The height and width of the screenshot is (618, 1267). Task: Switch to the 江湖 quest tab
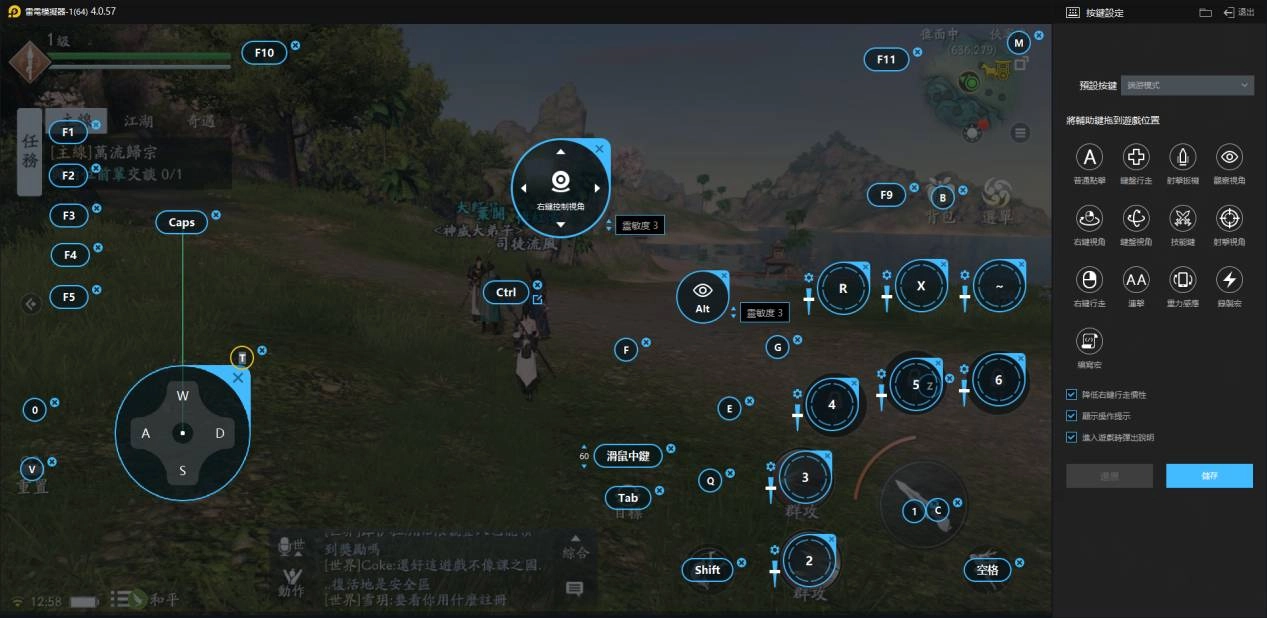[139, 121]
